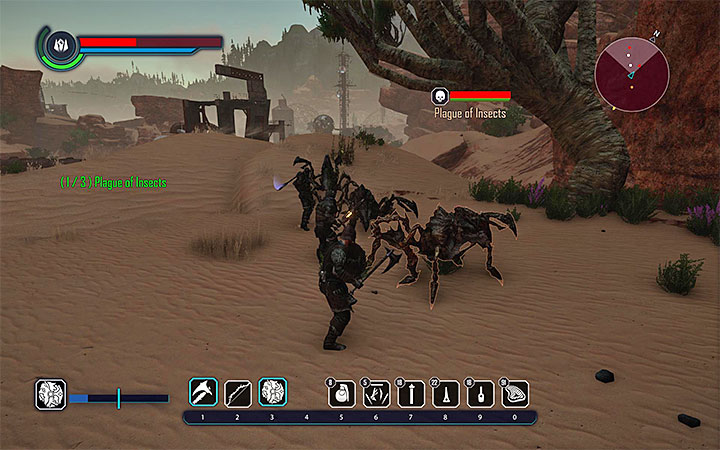The width and height of the screenshot is (720, 450).
Task: Click the Plague of Insects quest tracker
Action: tap(113, 182)
